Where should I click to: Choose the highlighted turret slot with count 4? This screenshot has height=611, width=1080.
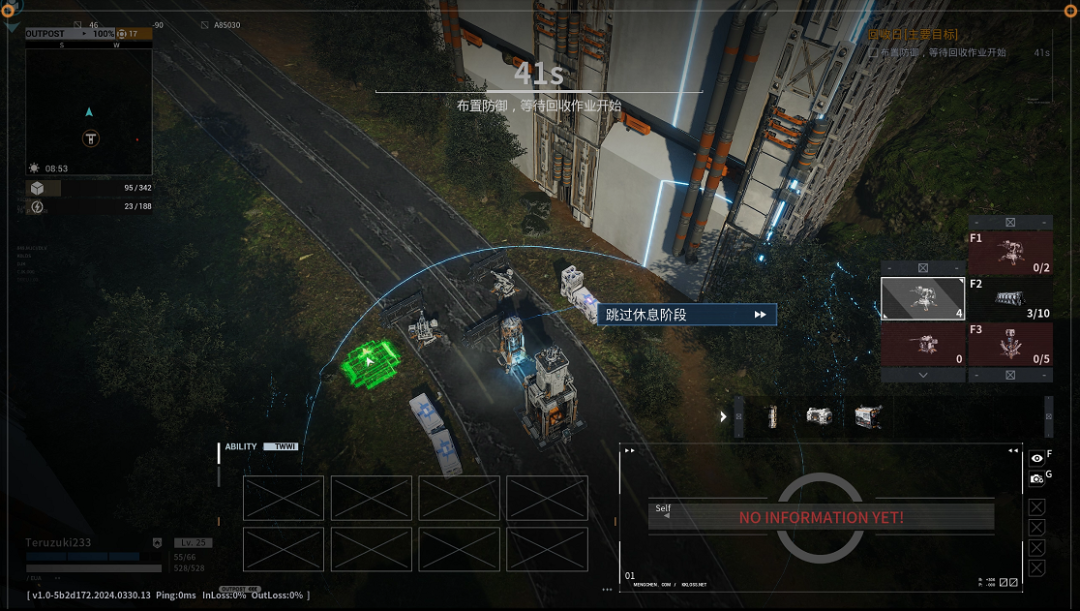click(x=922, y=298)
